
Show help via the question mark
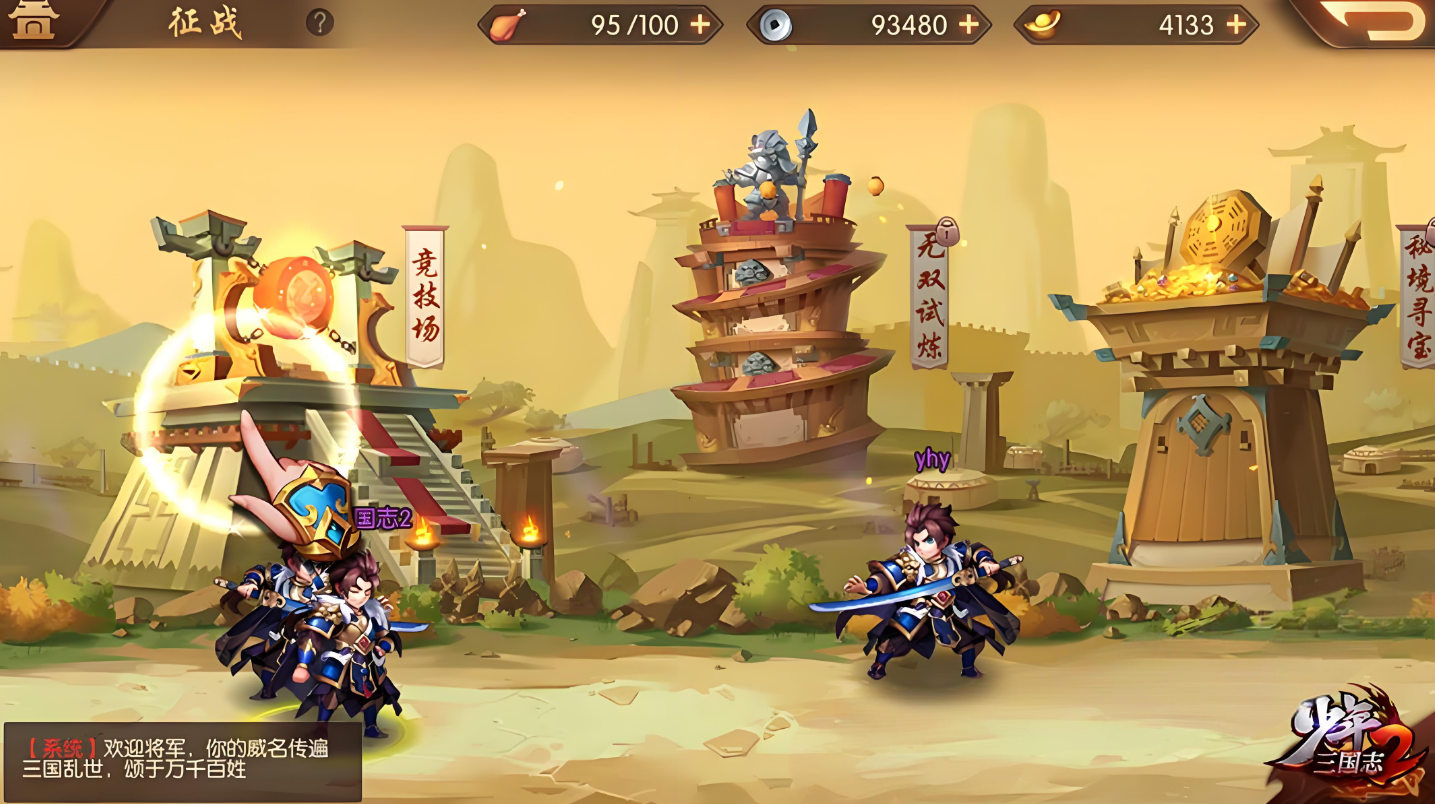tap(319, 22)
